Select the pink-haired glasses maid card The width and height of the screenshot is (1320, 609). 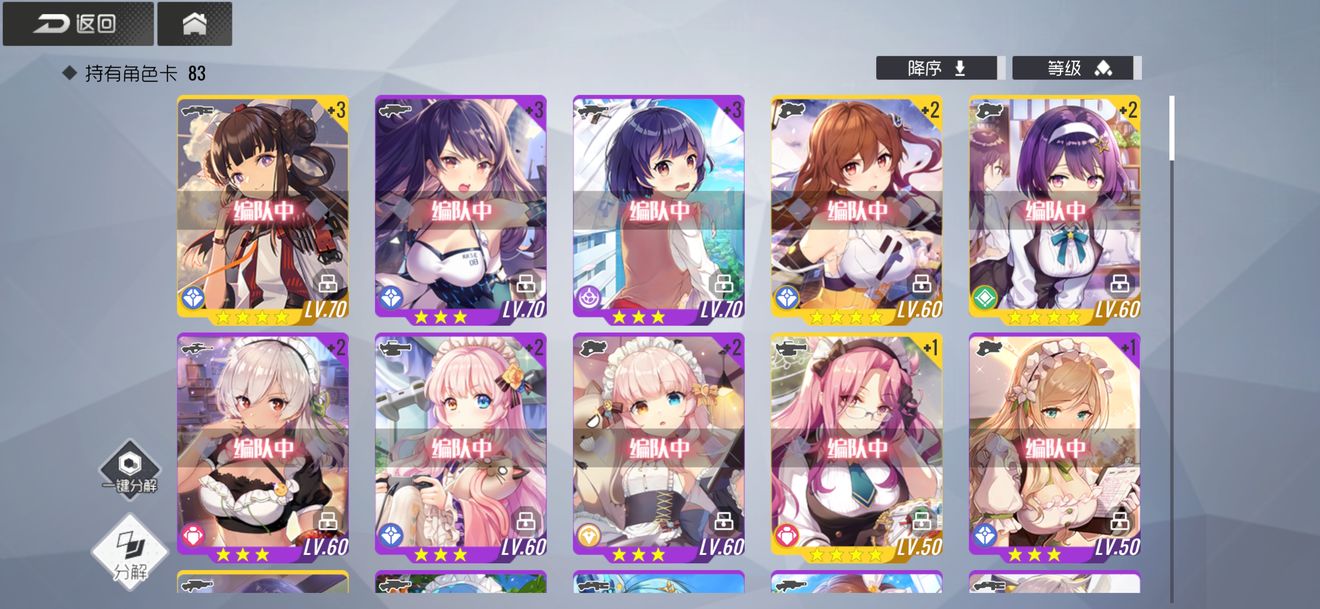pos(856,444)
